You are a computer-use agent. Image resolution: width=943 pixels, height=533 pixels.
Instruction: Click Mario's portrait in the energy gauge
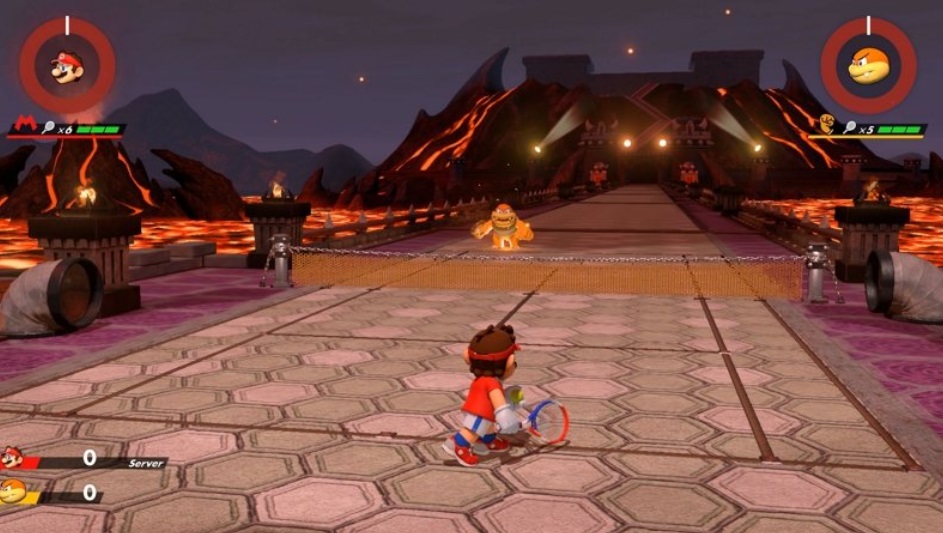67,66
